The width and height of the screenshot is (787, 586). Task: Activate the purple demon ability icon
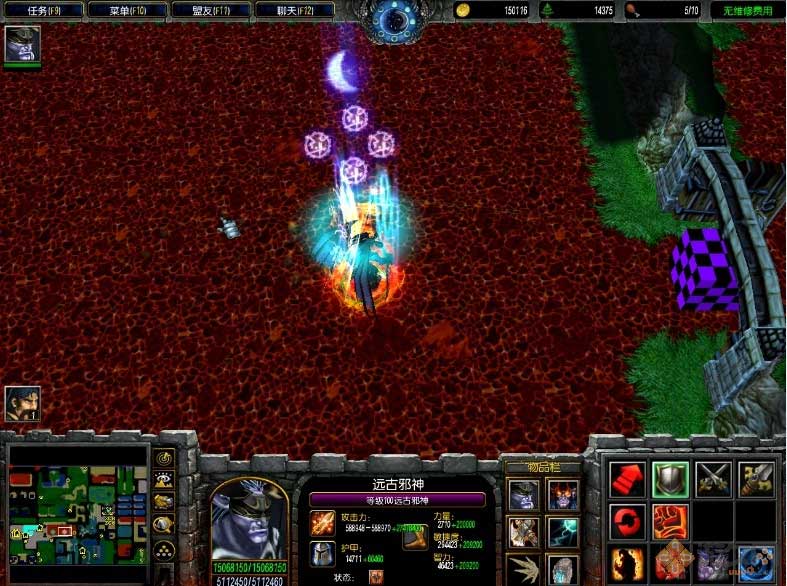click(x=714, y=562)
